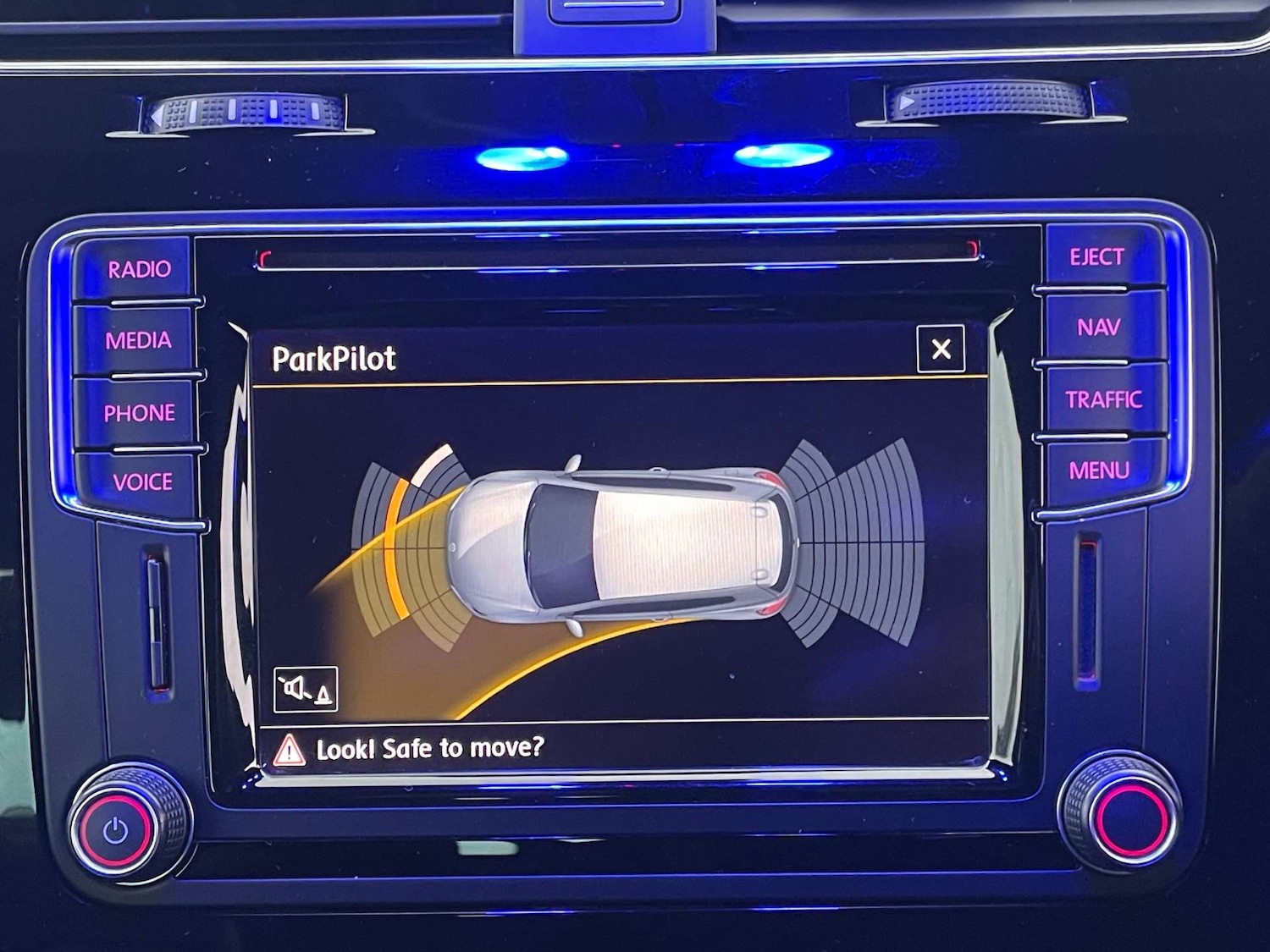The width and height of the screenshot is (1270, 952).
Task: Select the RADIO button
Action: tap(139, 269)
